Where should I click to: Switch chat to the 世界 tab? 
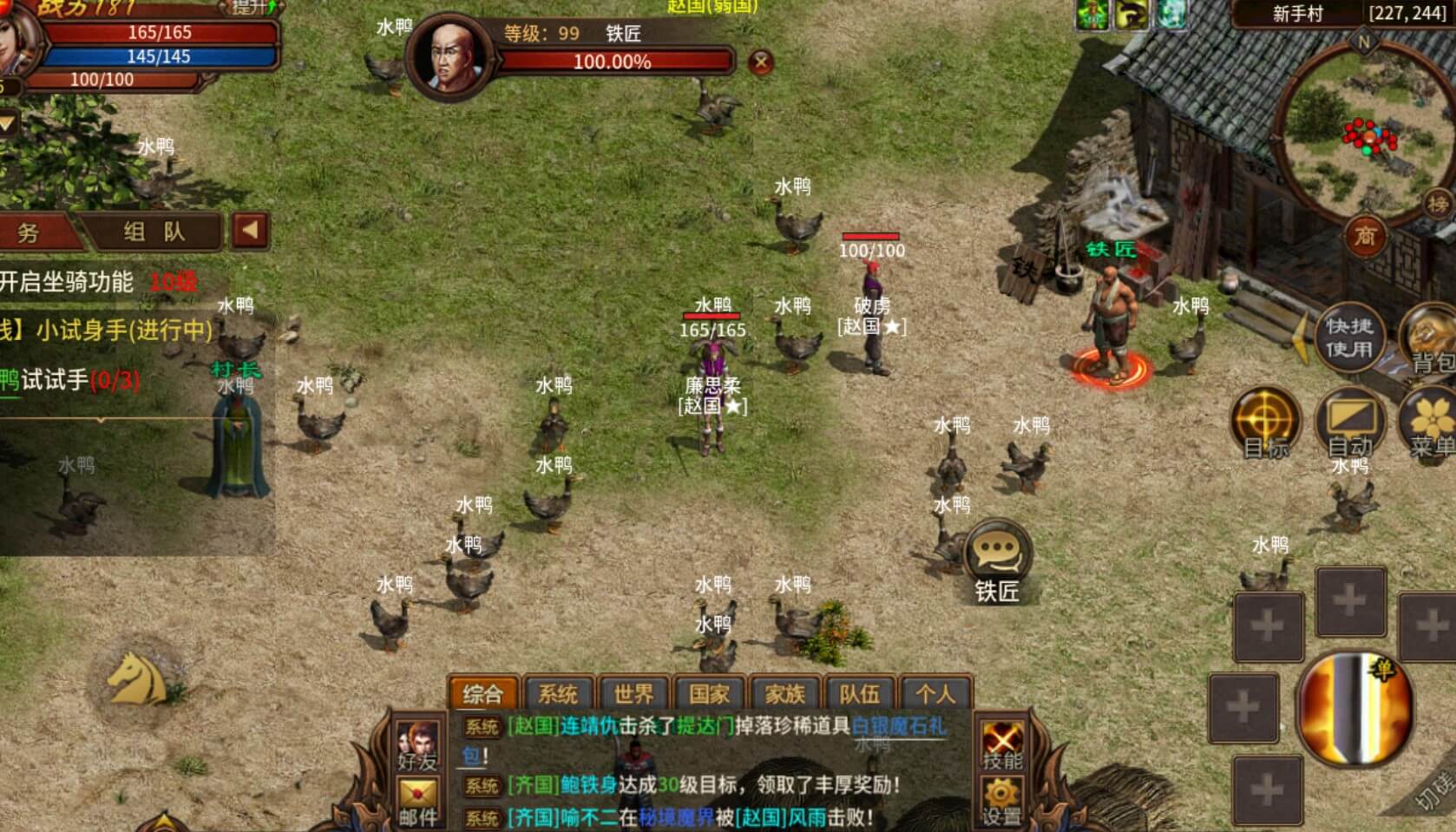(x=633, y=694)
